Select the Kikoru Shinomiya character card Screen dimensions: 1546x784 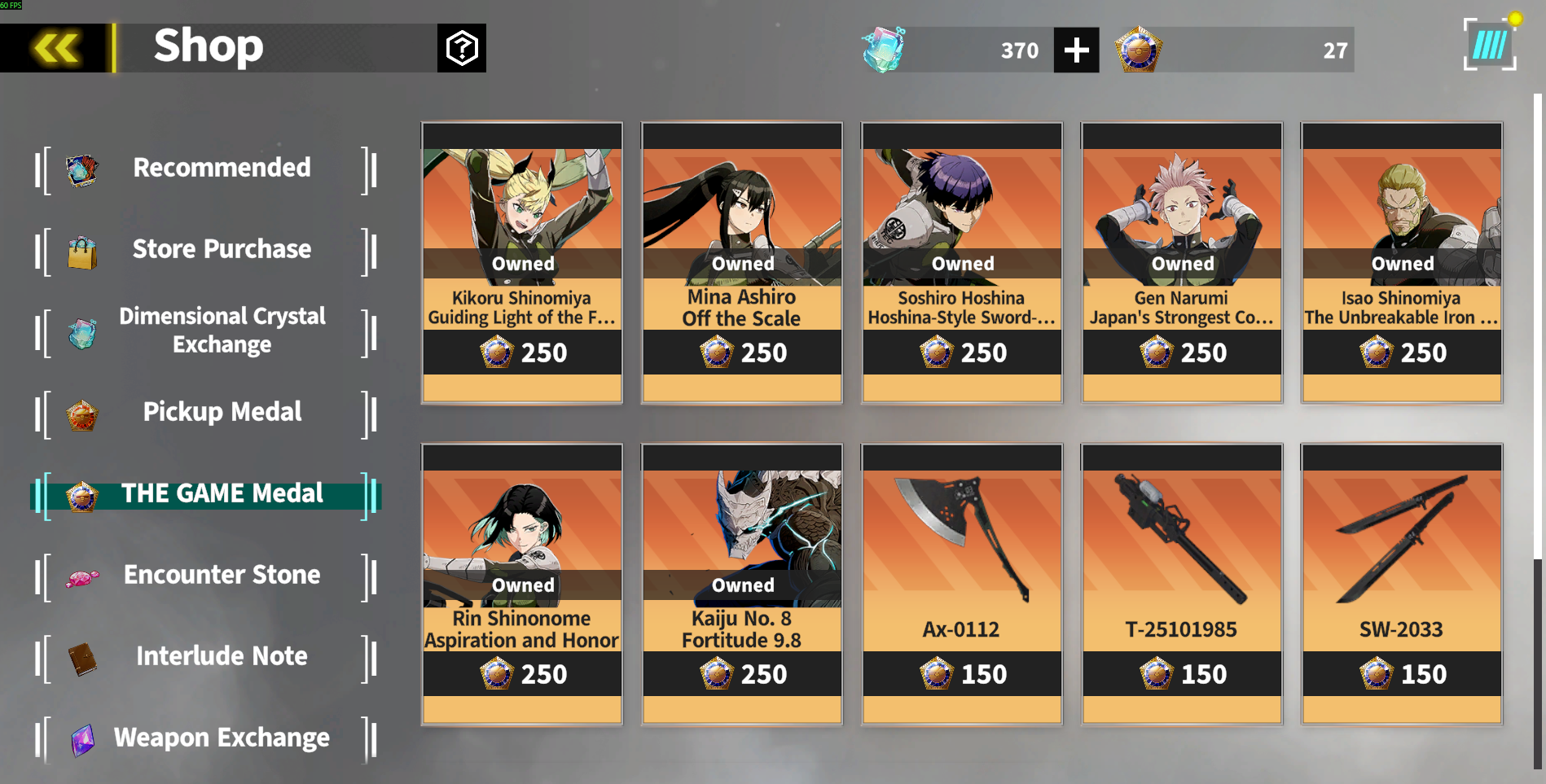[x=522, y=262]
